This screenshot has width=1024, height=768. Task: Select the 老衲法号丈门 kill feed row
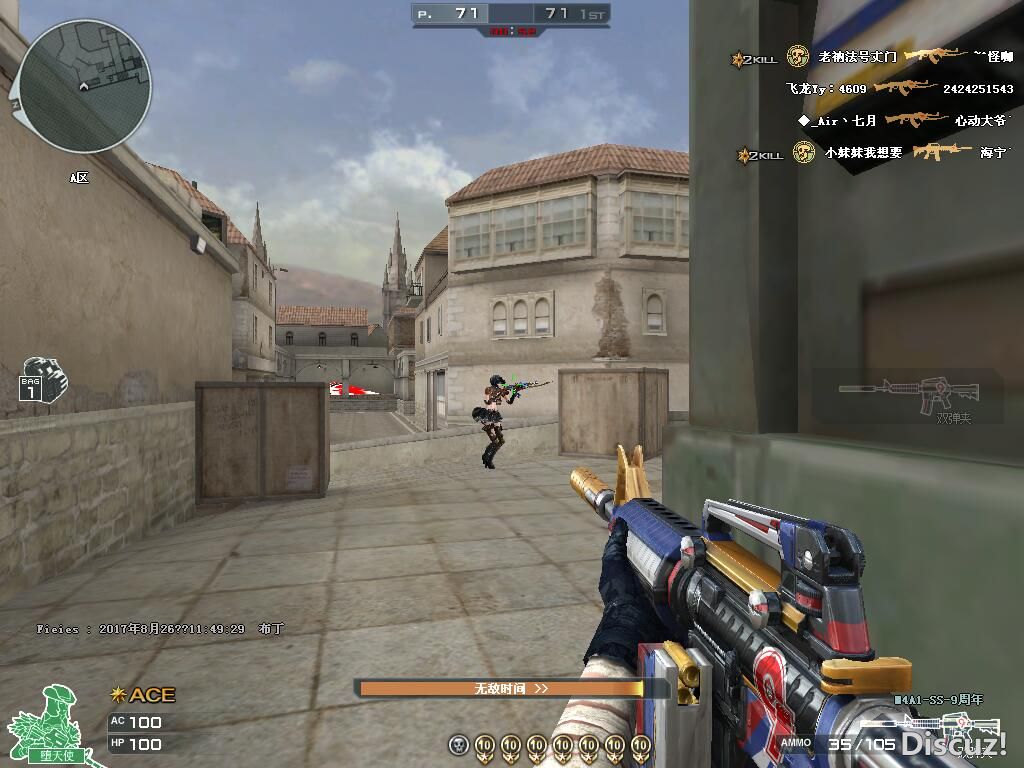[875, 57]
